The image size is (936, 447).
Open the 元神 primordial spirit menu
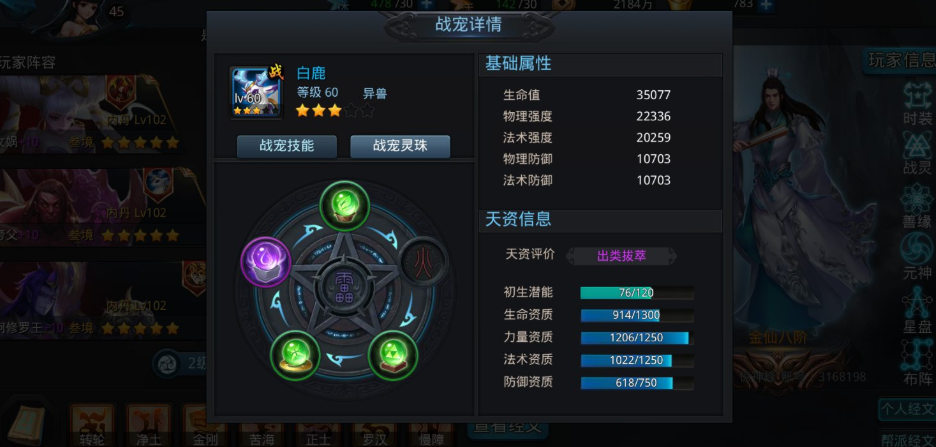(x=916, y=254)
